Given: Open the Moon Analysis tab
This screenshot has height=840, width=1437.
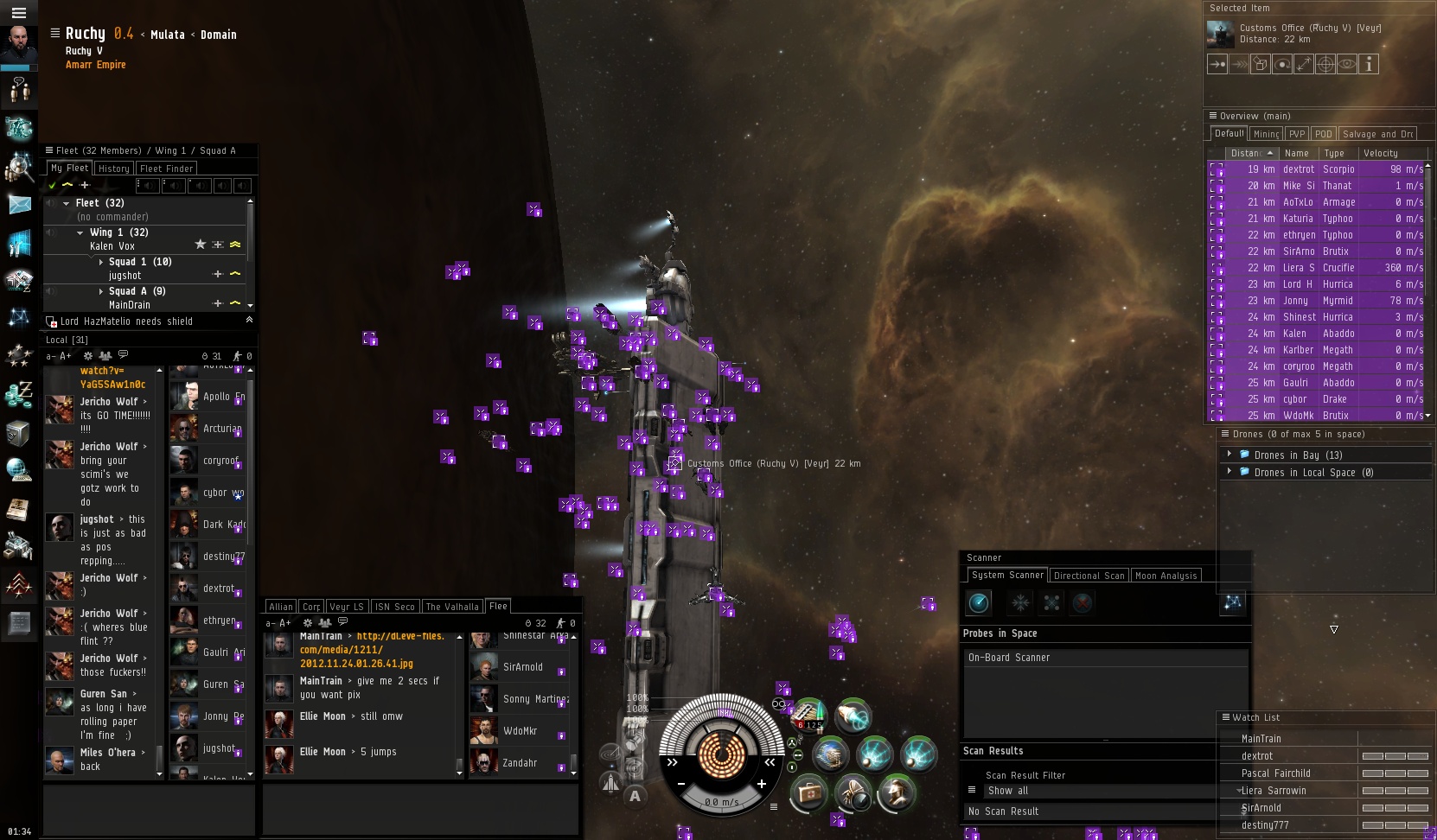Looking at the screenshot, I should (x=1166, y=576).
